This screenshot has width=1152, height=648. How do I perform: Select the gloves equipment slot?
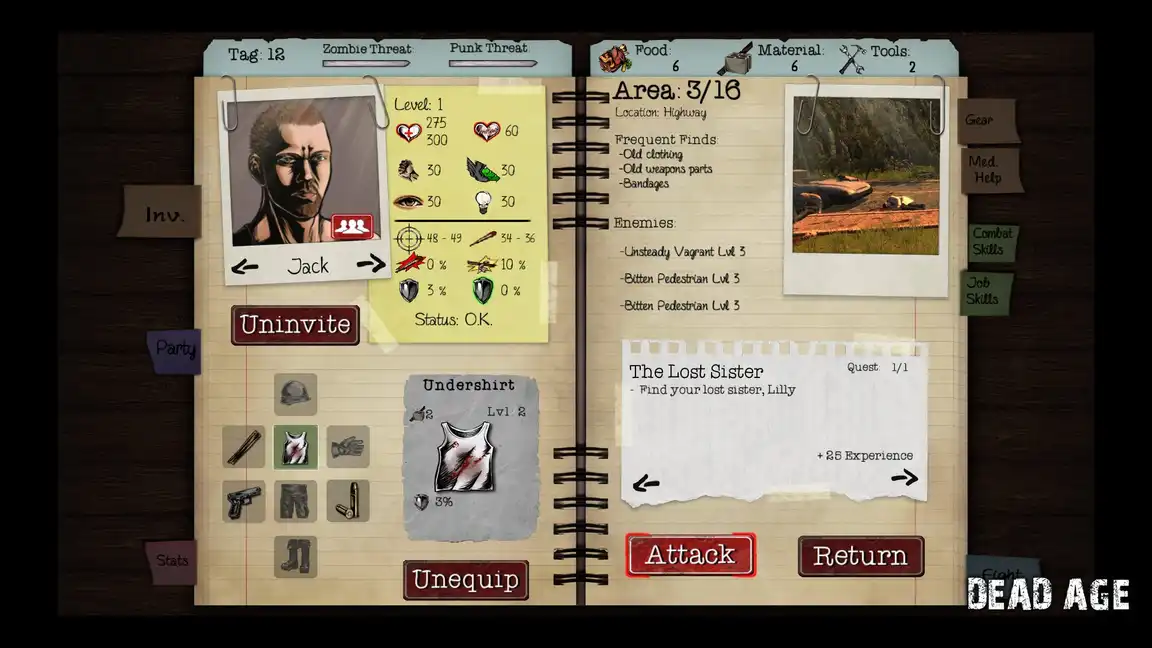coord(348,447)
